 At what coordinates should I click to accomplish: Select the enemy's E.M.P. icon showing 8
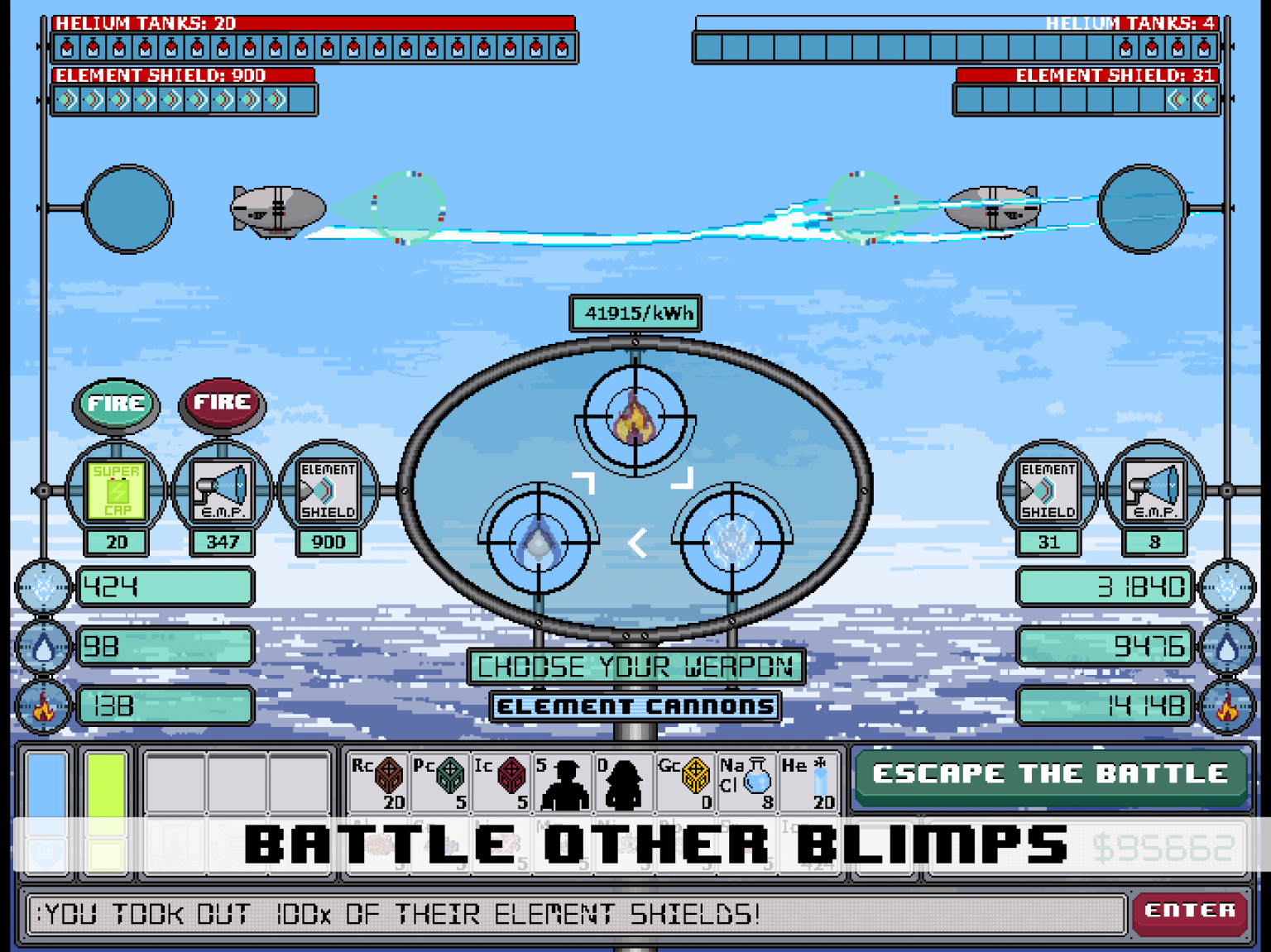click(1153, 490)
